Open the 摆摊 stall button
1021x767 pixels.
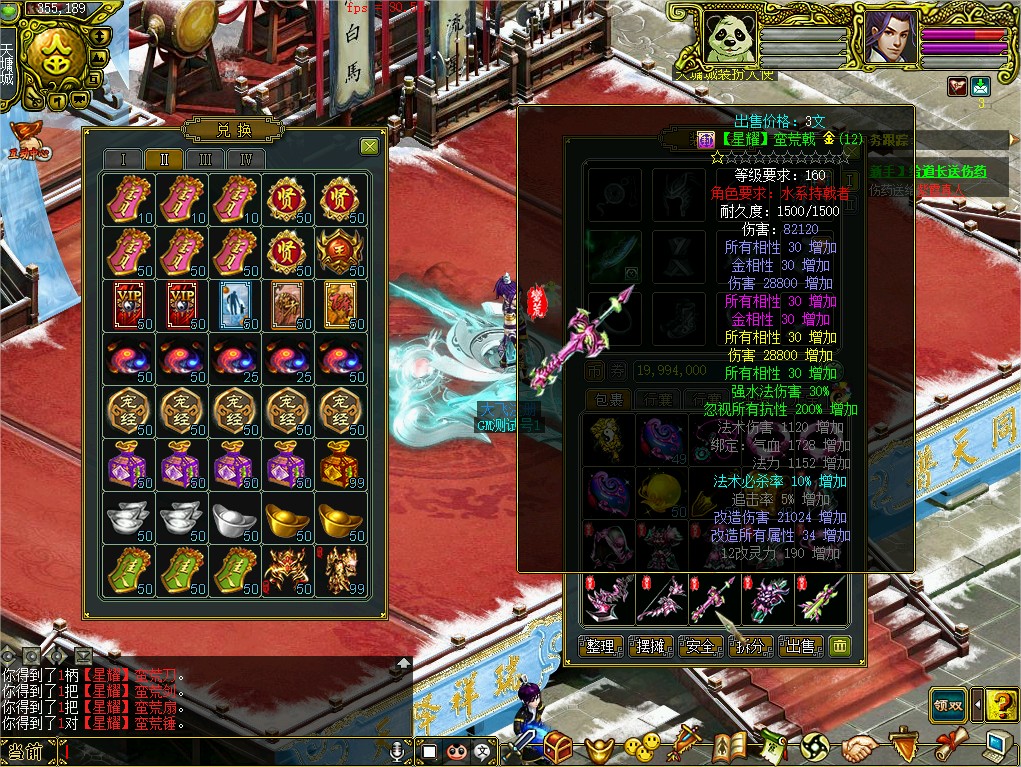[651, 646]
